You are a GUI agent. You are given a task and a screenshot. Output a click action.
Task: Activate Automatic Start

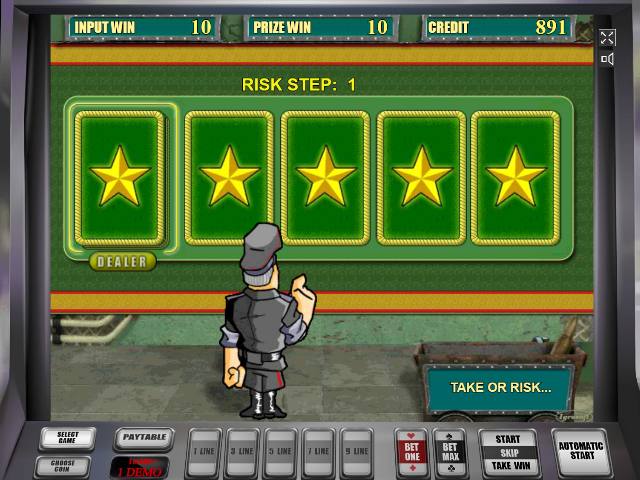point(580,450)
